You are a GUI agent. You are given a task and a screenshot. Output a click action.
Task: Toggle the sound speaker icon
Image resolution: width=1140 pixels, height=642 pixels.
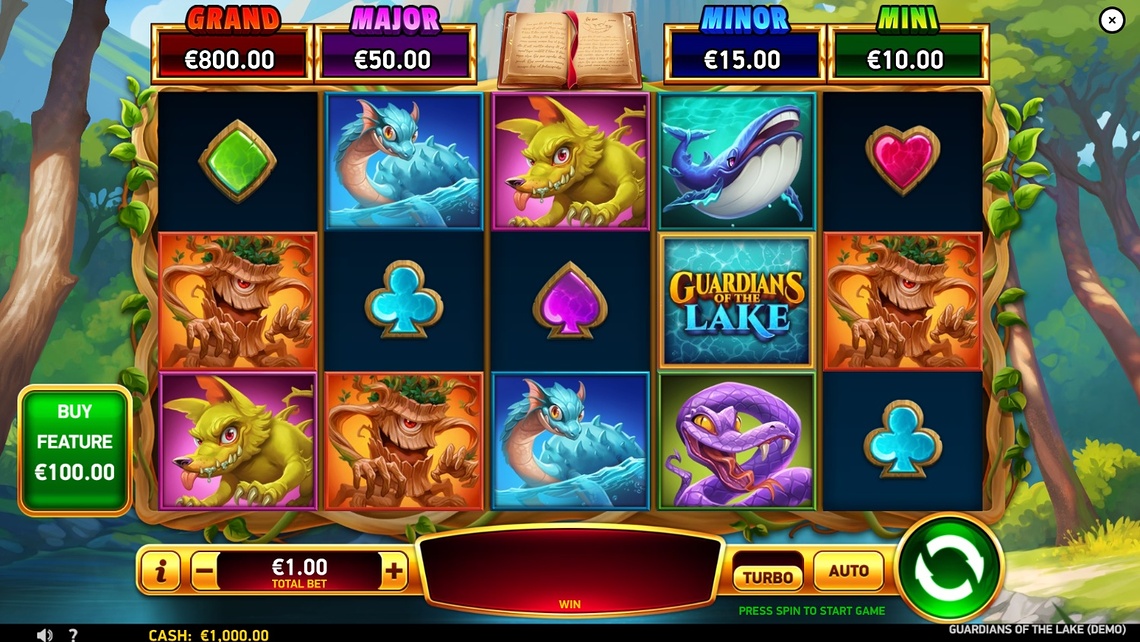44,634
